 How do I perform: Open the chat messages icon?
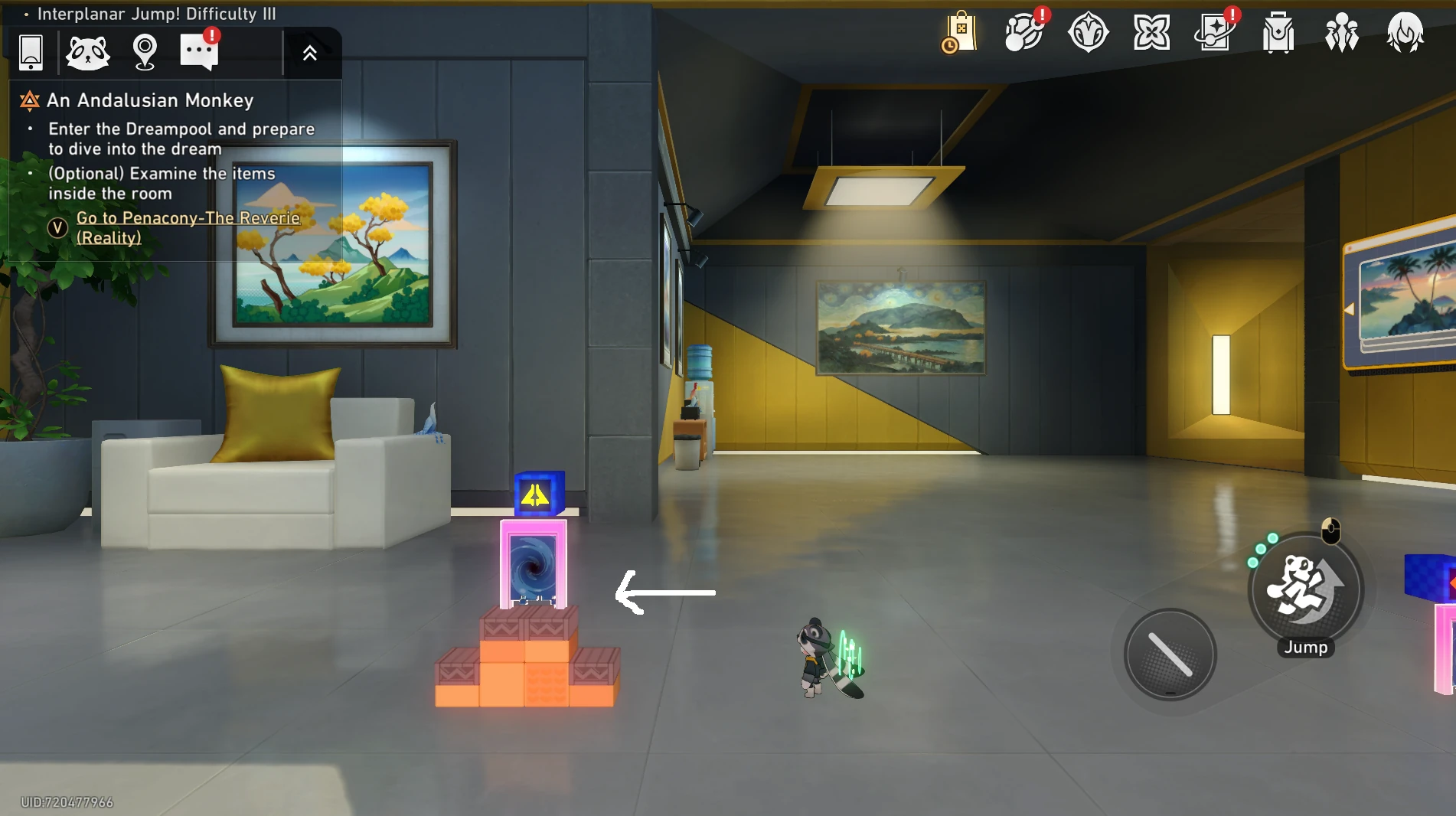(199, 52)
